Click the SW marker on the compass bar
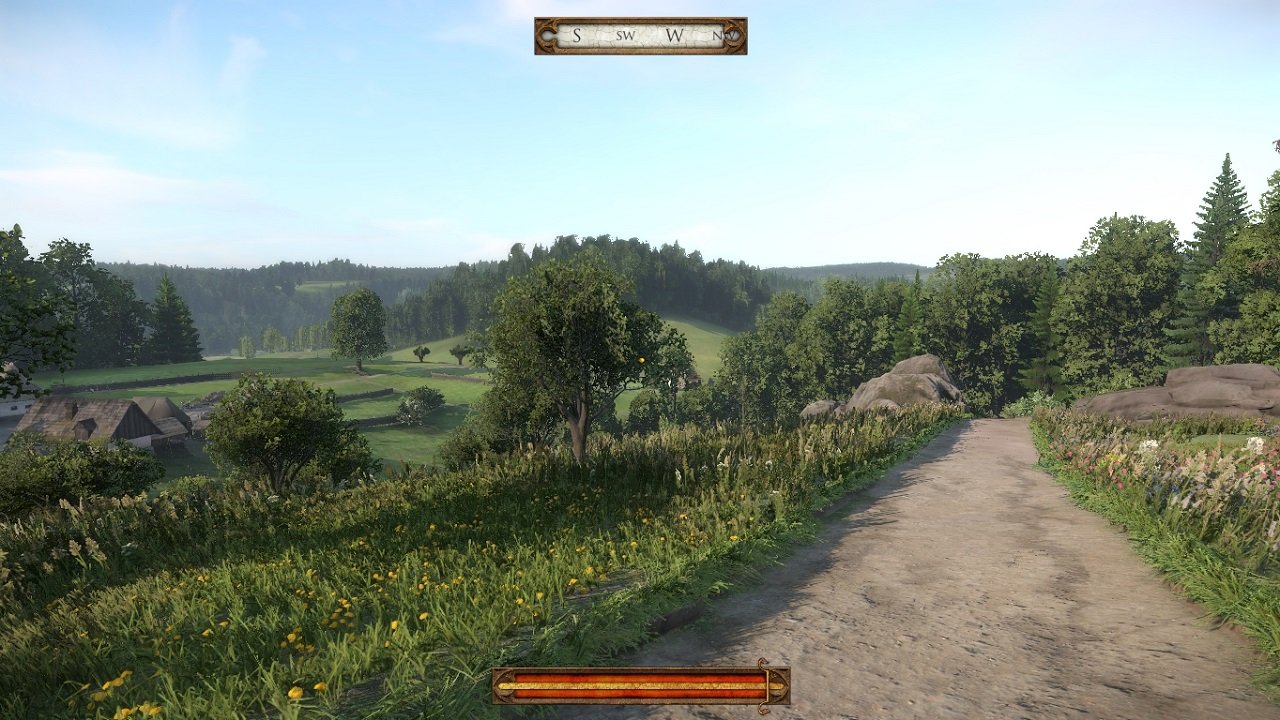 click(x=625, y=37)
